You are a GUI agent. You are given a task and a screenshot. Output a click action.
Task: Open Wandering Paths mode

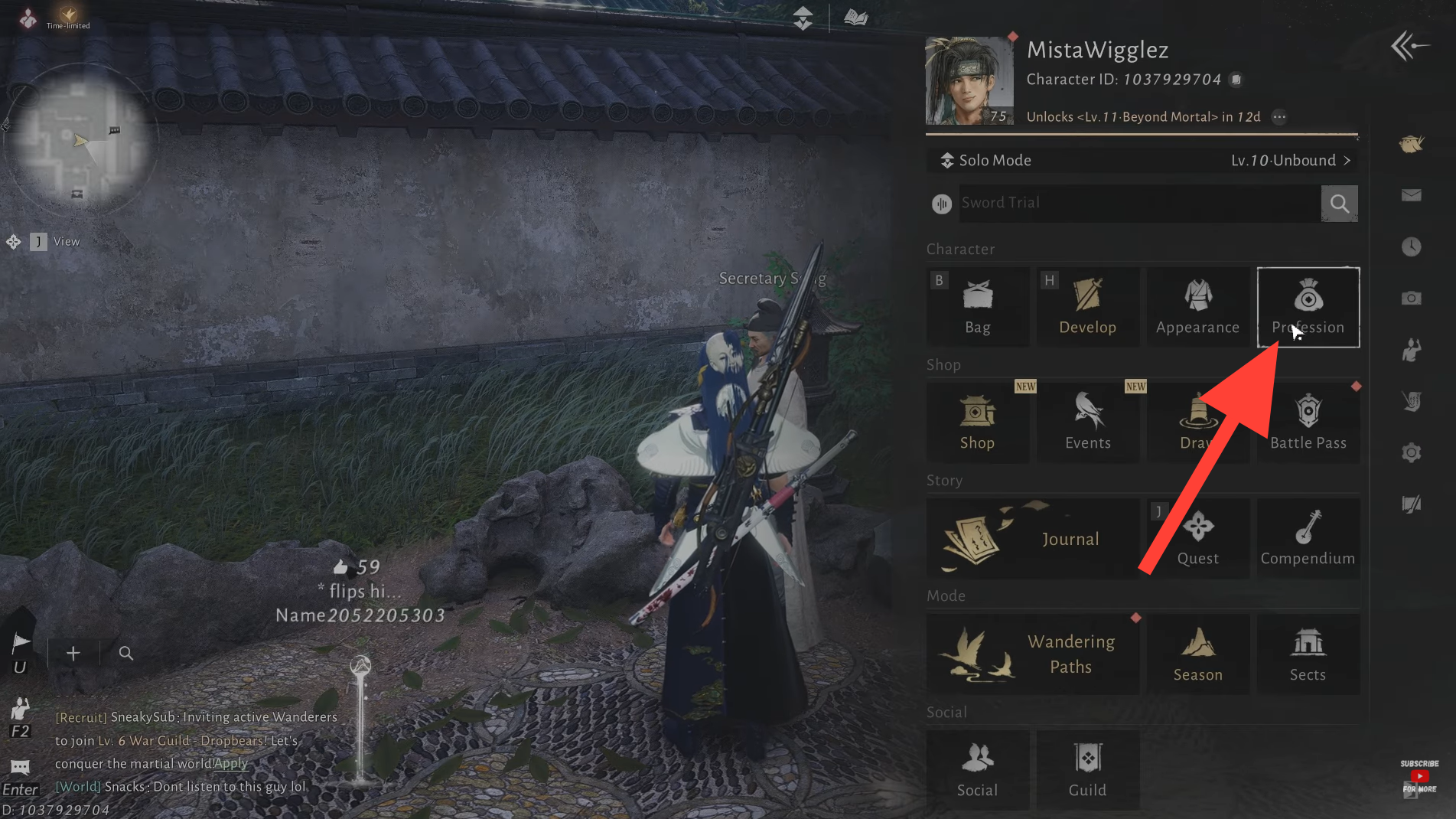tap(1032, 654)
